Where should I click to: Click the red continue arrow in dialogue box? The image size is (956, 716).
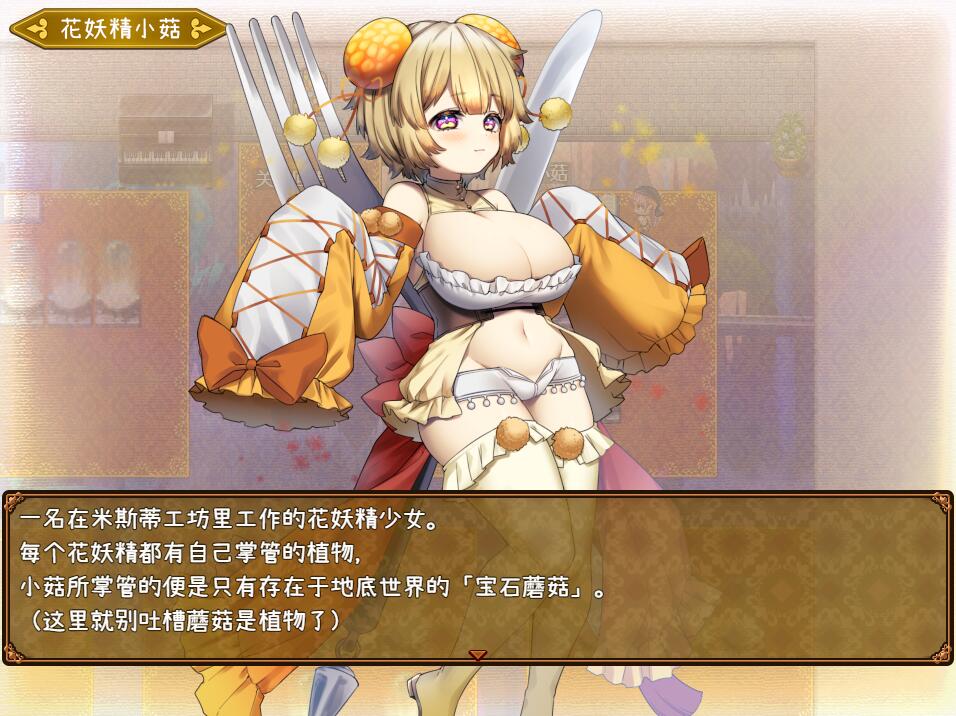478,655
